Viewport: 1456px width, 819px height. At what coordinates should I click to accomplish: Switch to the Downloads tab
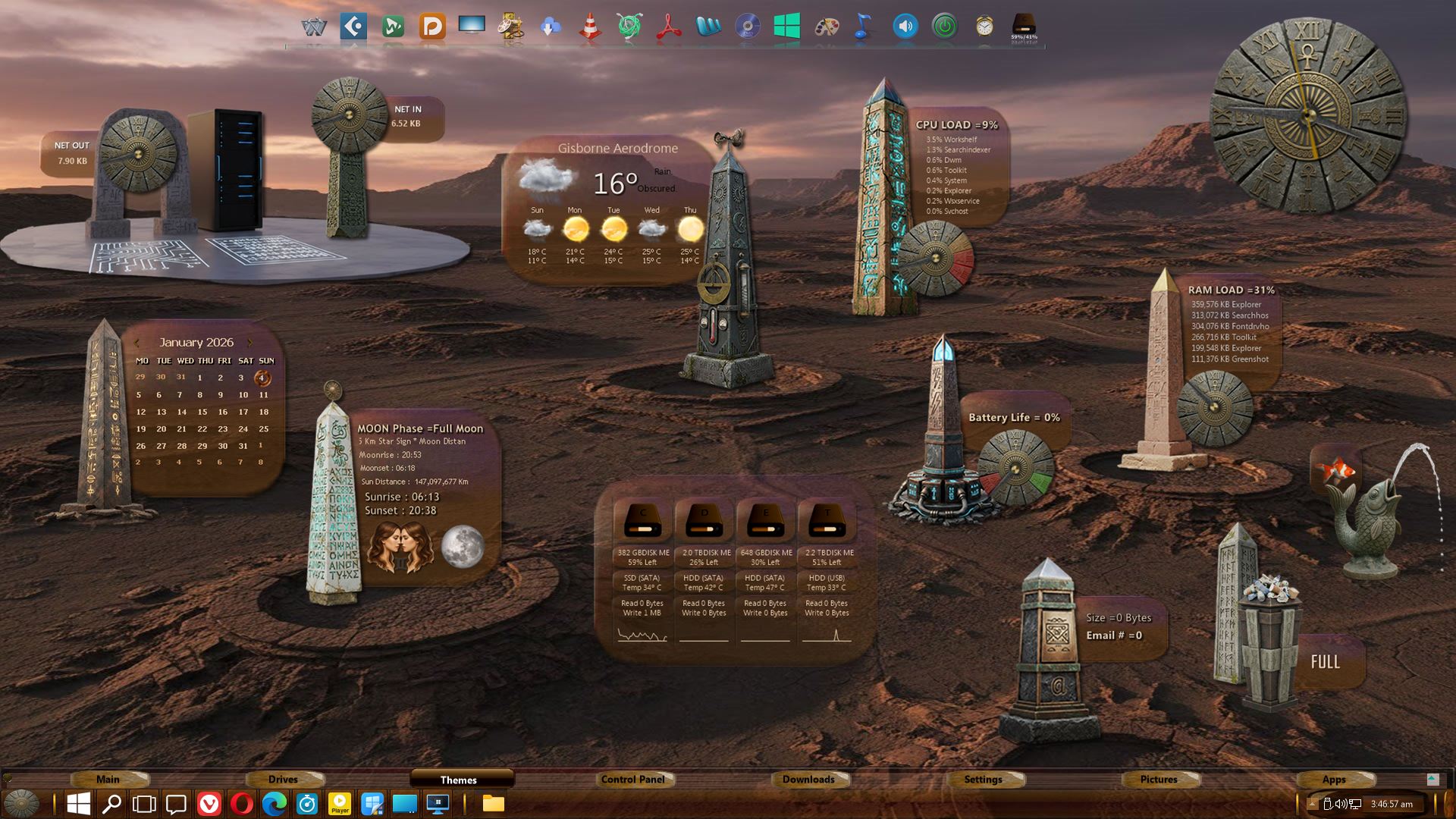808,779
